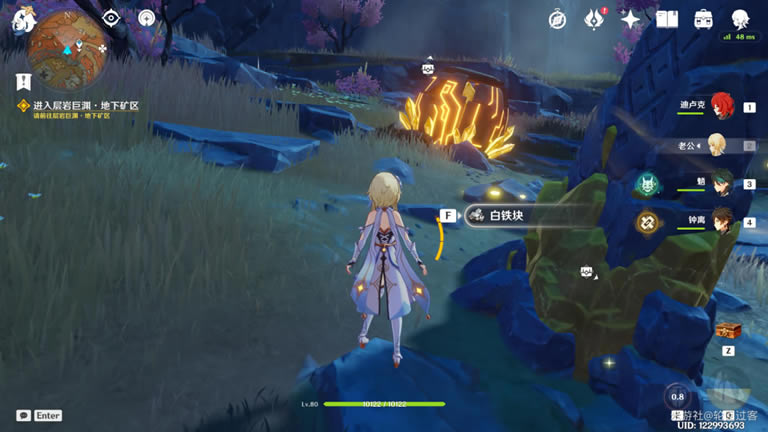The height and width of the screenshot is (432, 768).
Task: Open the chat speech bubble
Action: point(23,415)
